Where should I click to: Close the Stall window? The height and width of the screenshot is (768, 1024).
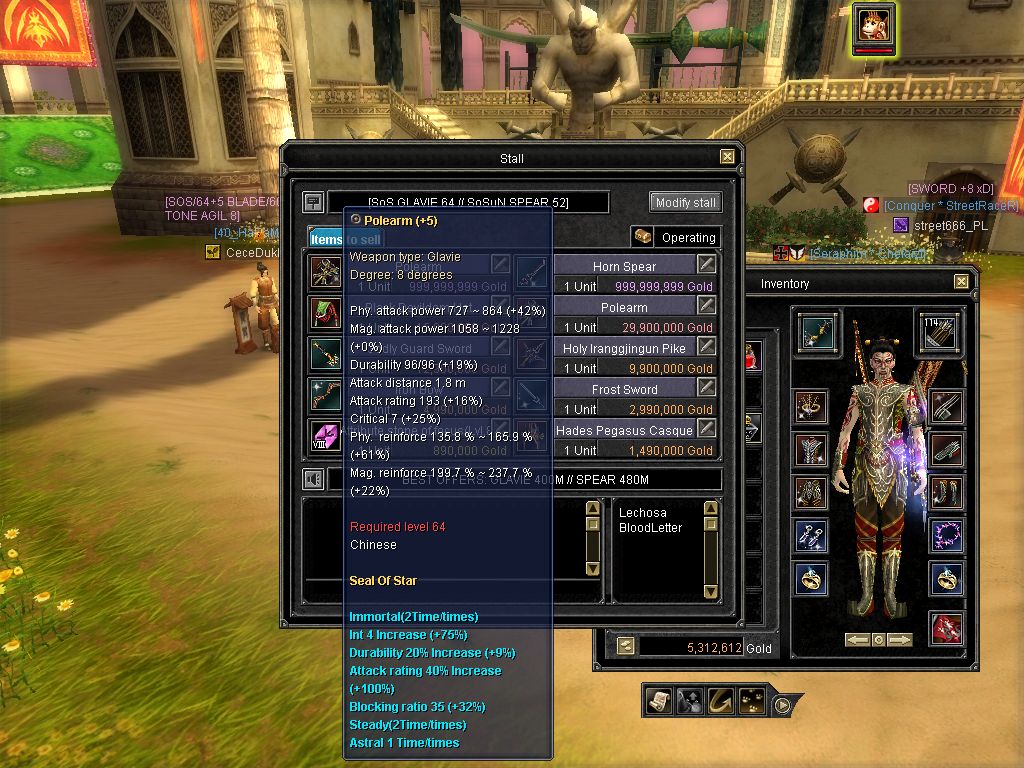coord(727,157)
